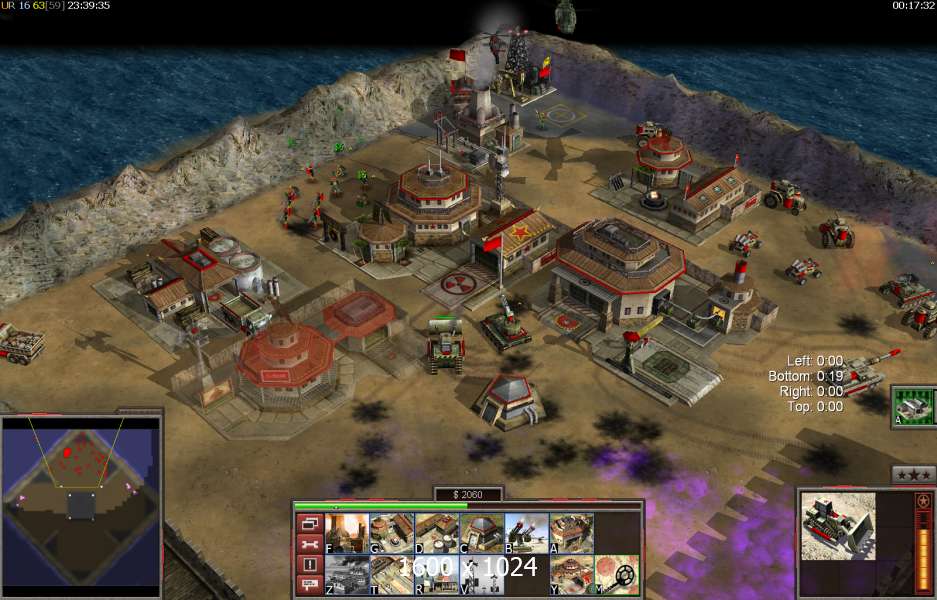Select the Gattling Cannon build icon (B)
The height and width of the screenshot is (600, 937).
tap(526, 533)
